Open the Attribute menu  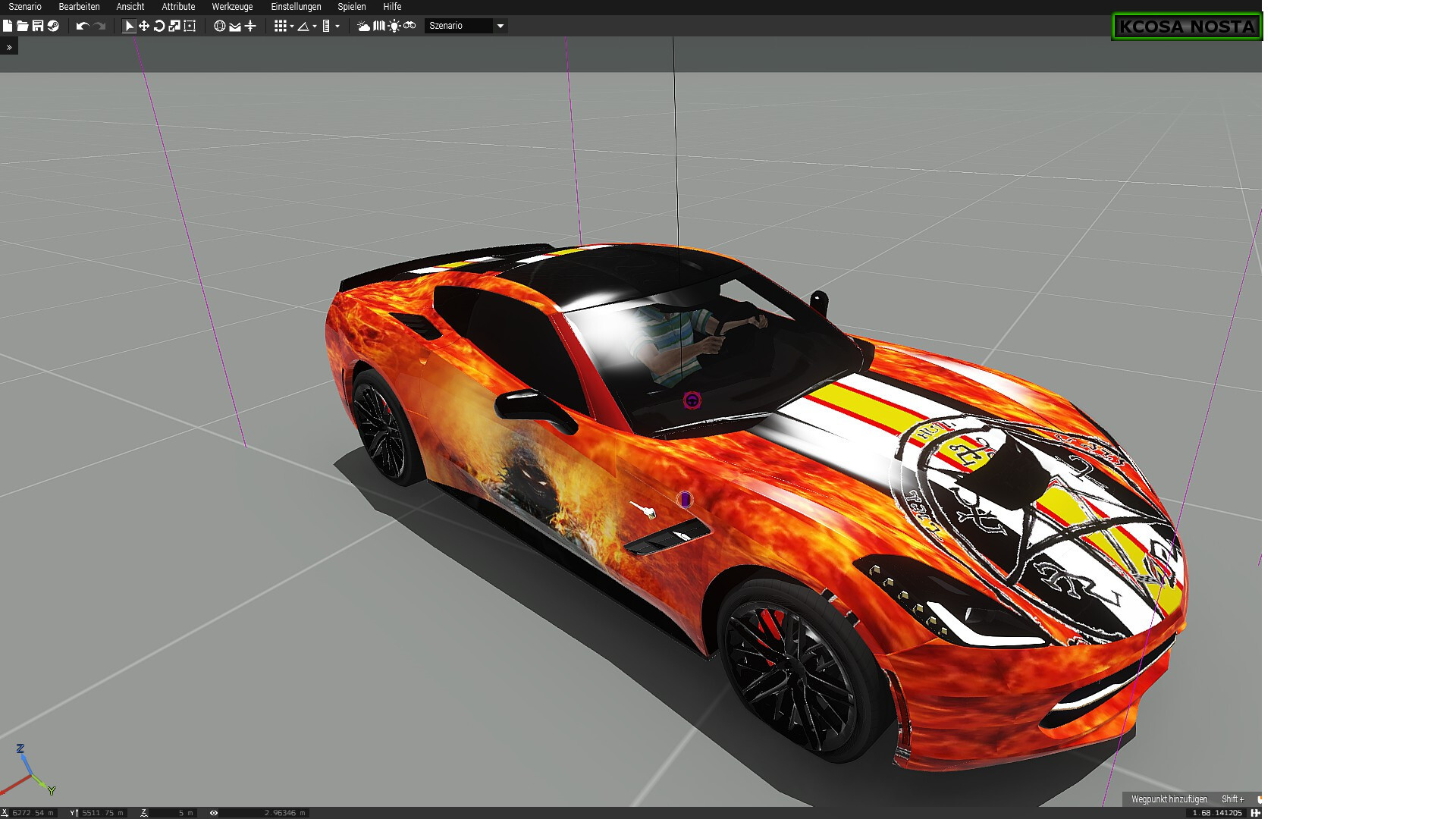pyautogui.click(x=178, y=7)
